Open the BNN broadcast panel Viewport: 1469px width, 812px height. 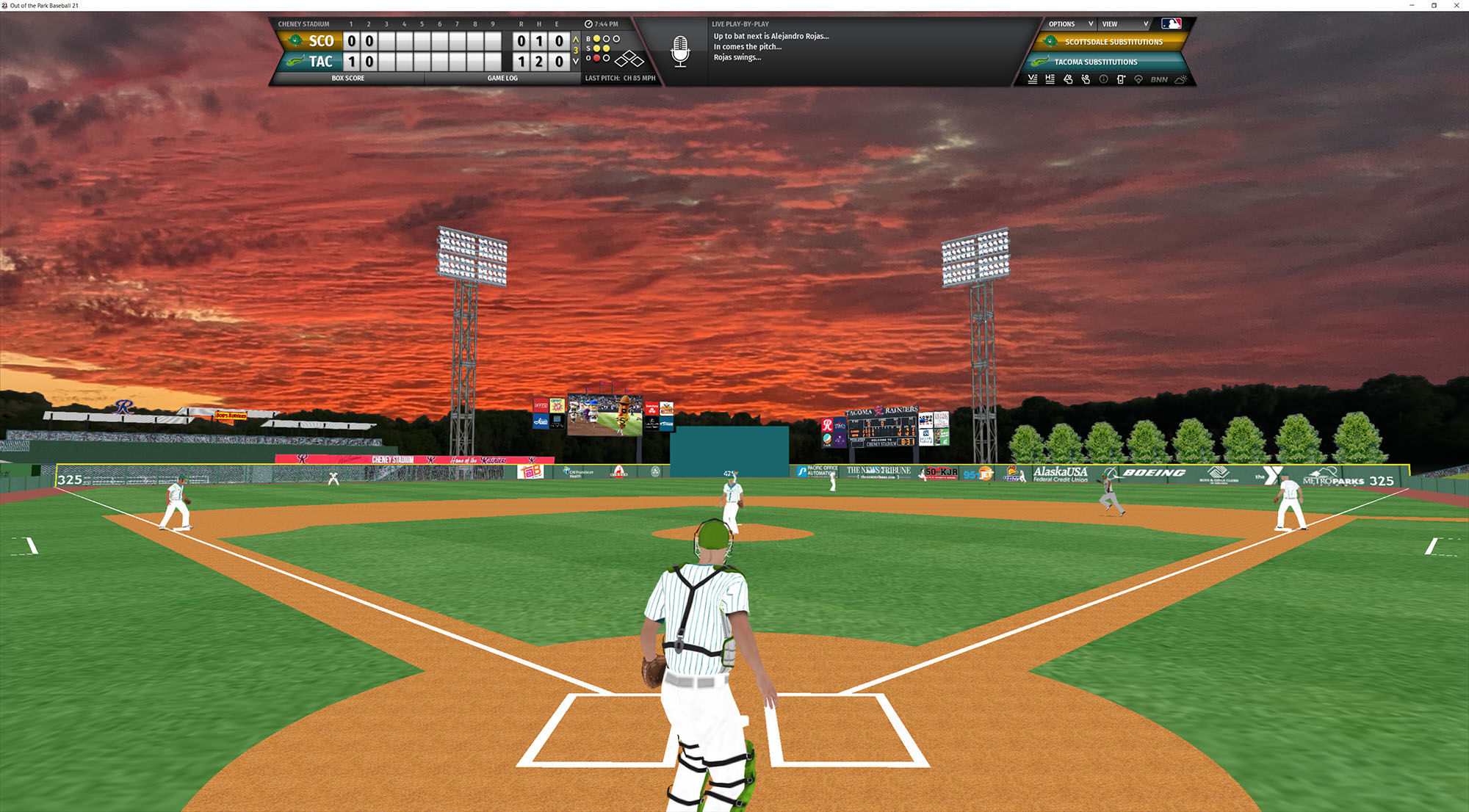click(1159, 79)
